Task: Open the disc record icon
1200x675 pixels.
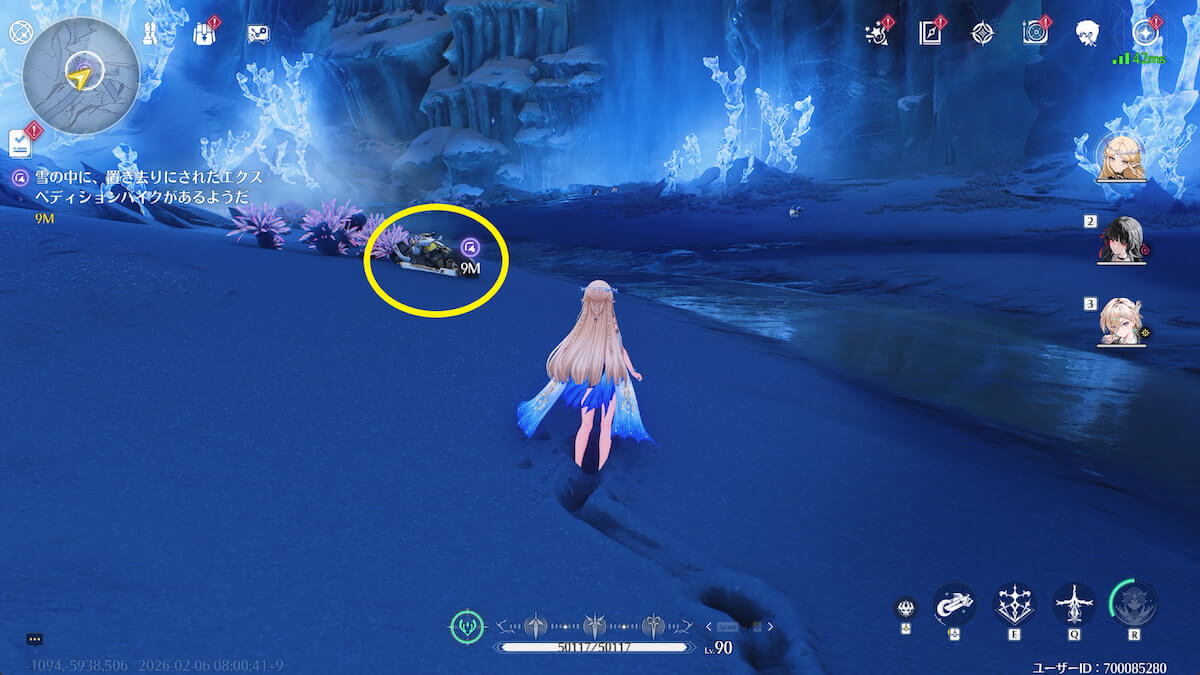Action: 1035,33
